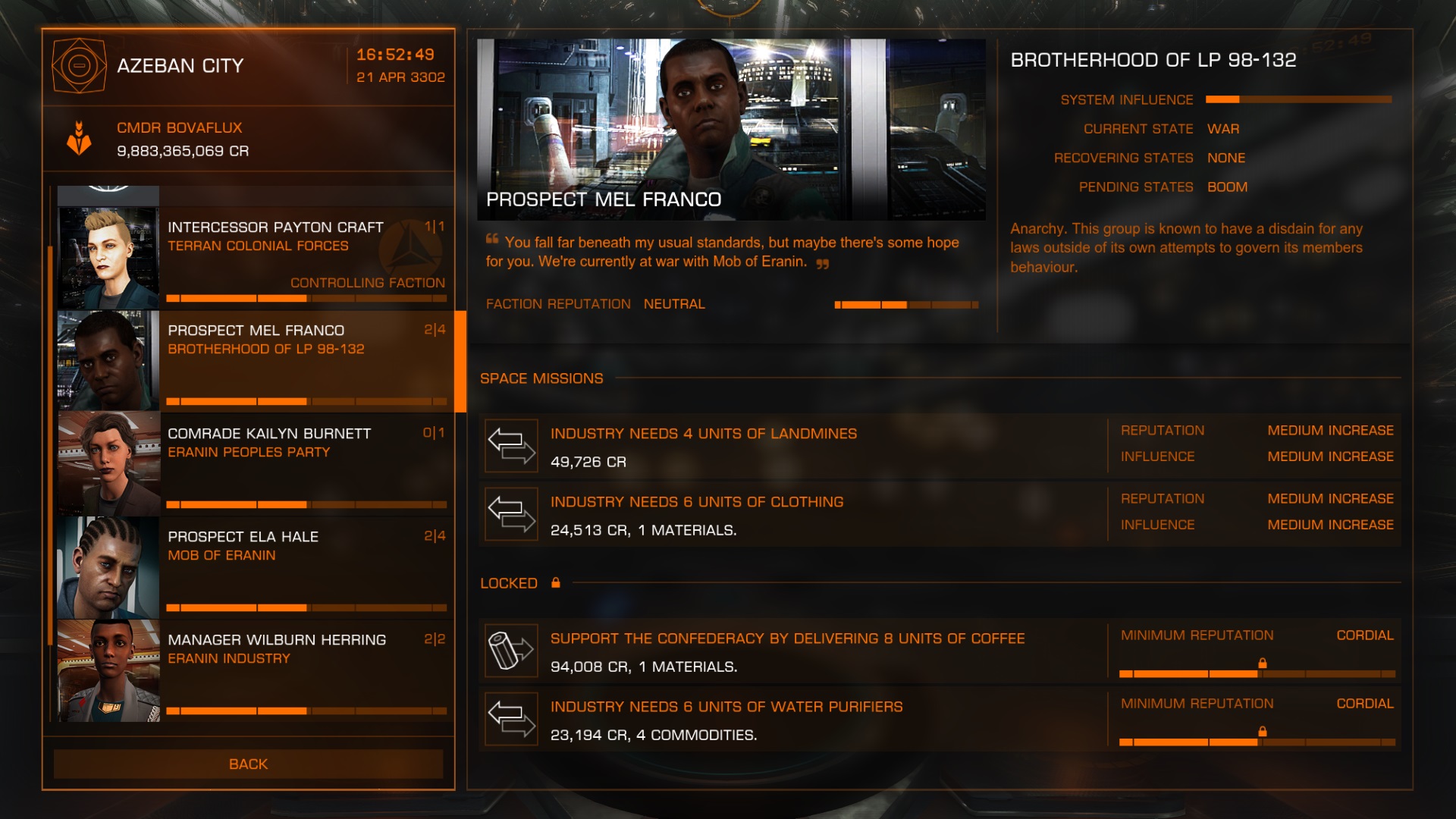Click the clothing mission exchange arrows icon
The height and width of the screenshot is (819, 1456).
[x=512, y=514]
